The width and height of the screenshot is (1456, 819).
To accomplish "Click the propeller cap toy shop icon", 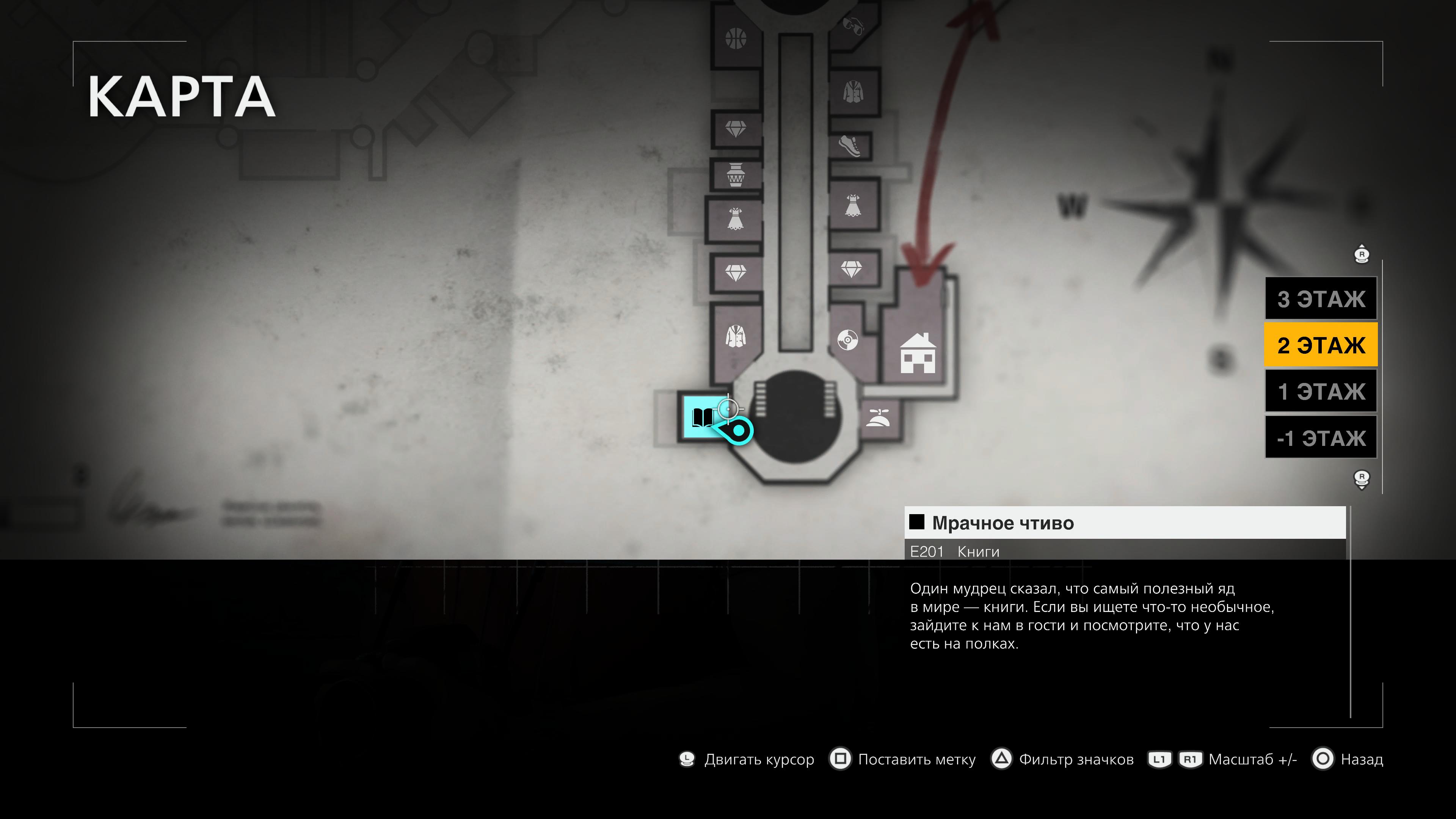I will pos(878,418).
